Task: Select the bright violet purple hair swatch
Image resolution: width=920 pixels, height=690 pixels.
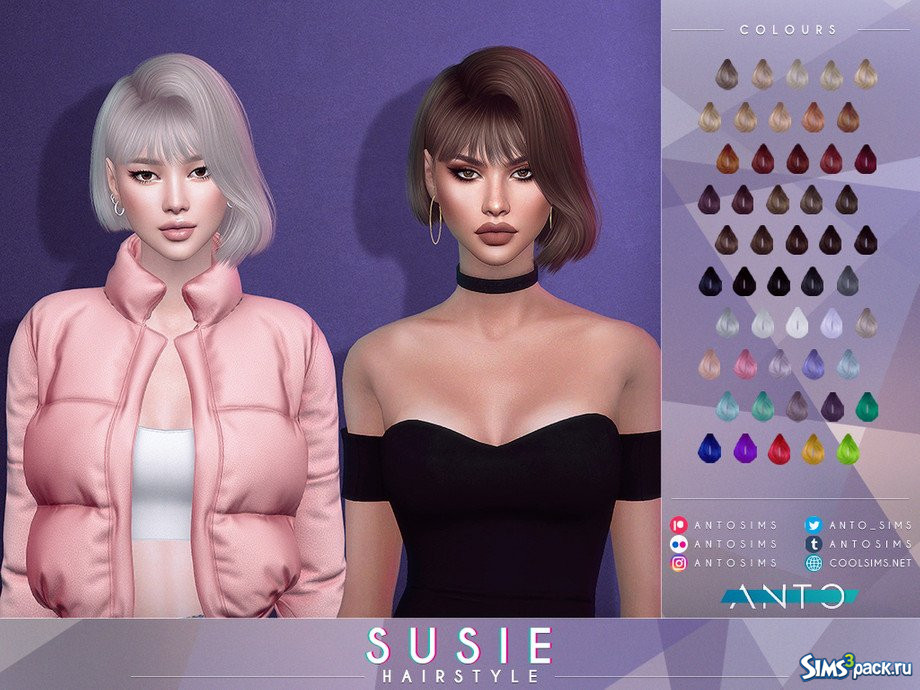Action: click(744, 449)
